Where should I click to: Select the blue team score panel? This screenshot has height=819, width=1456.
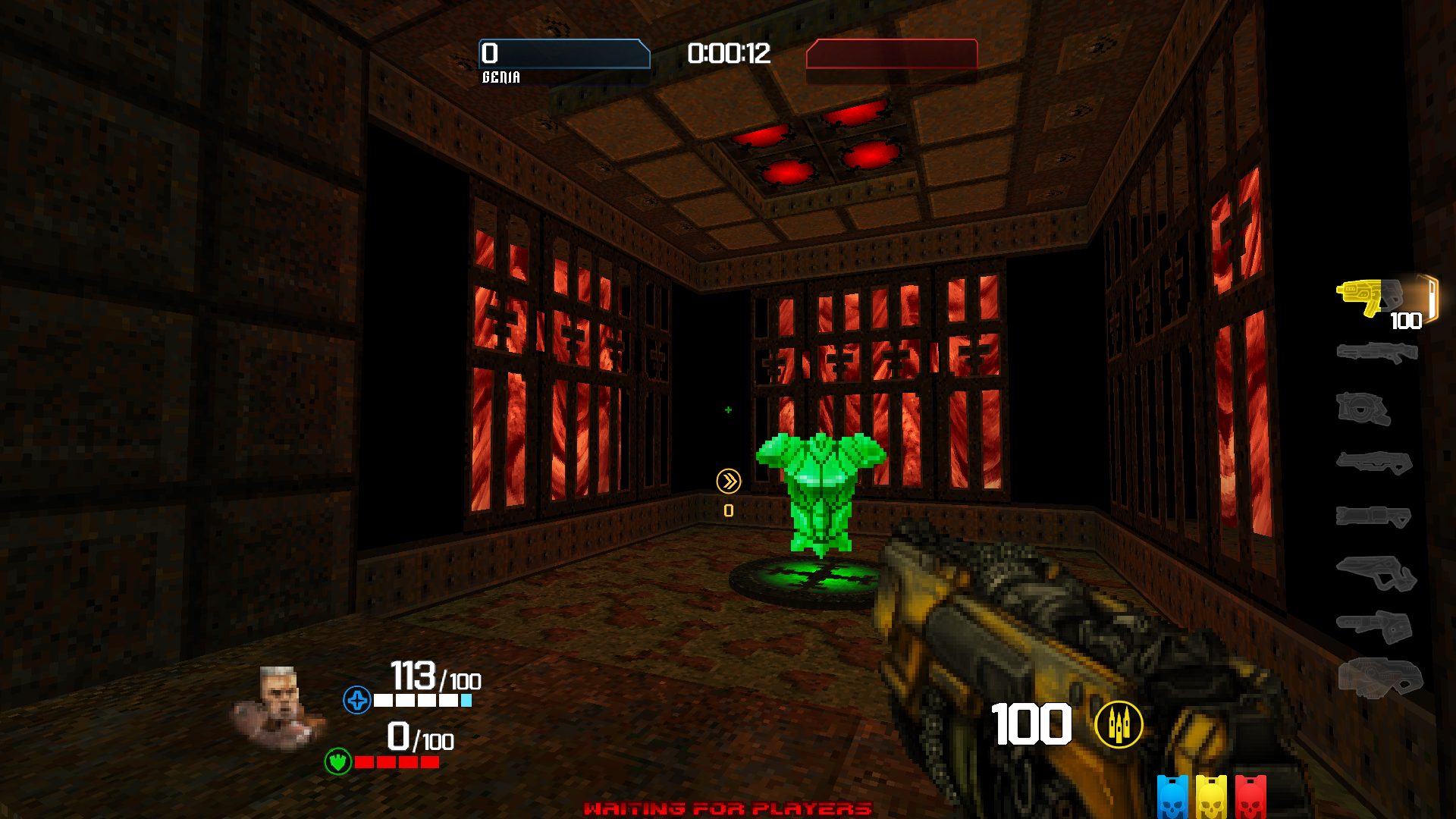point(565,54)
